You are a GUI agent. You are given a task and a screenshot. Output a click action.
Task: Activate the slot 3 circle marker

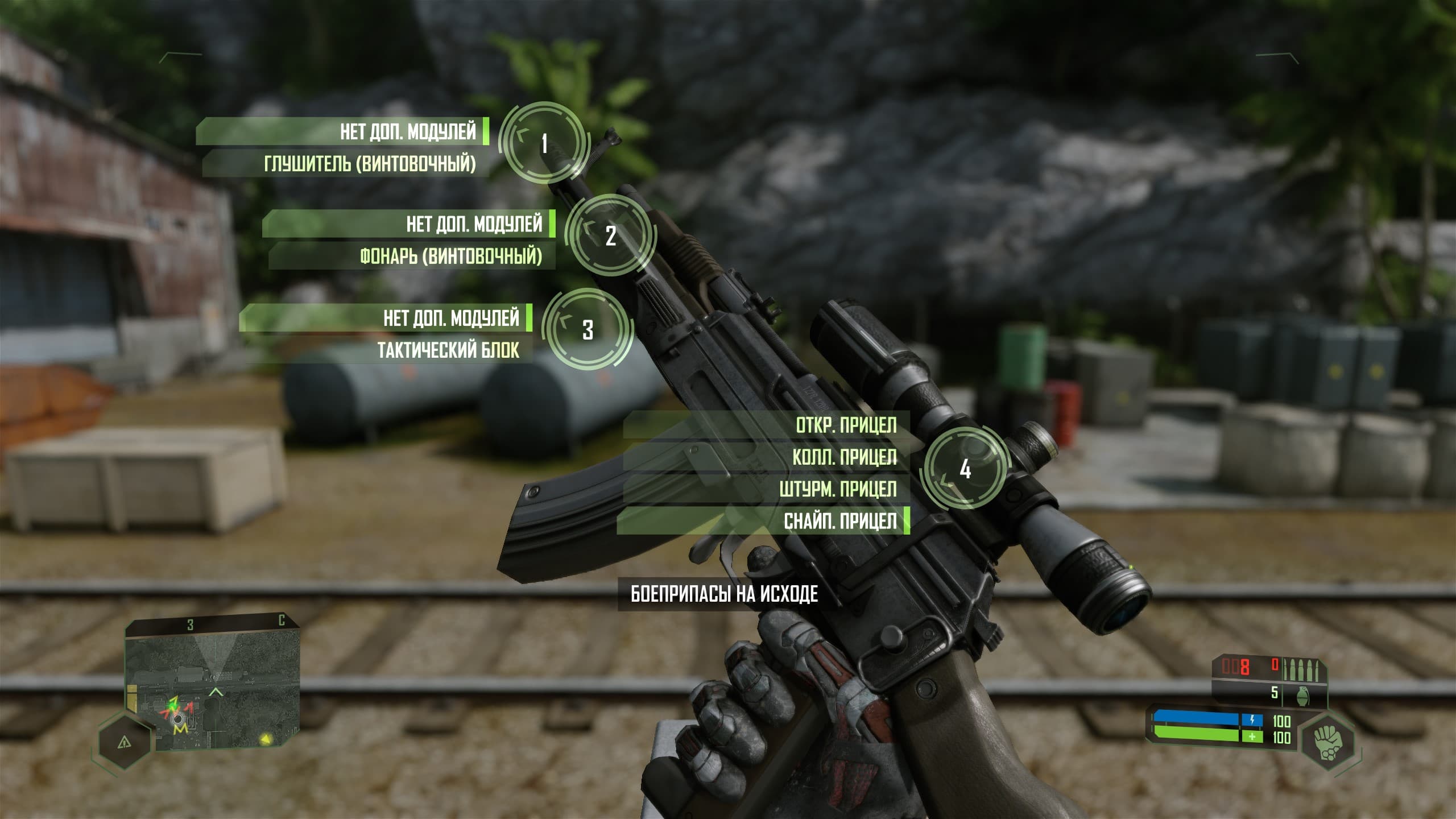(588, 329)
